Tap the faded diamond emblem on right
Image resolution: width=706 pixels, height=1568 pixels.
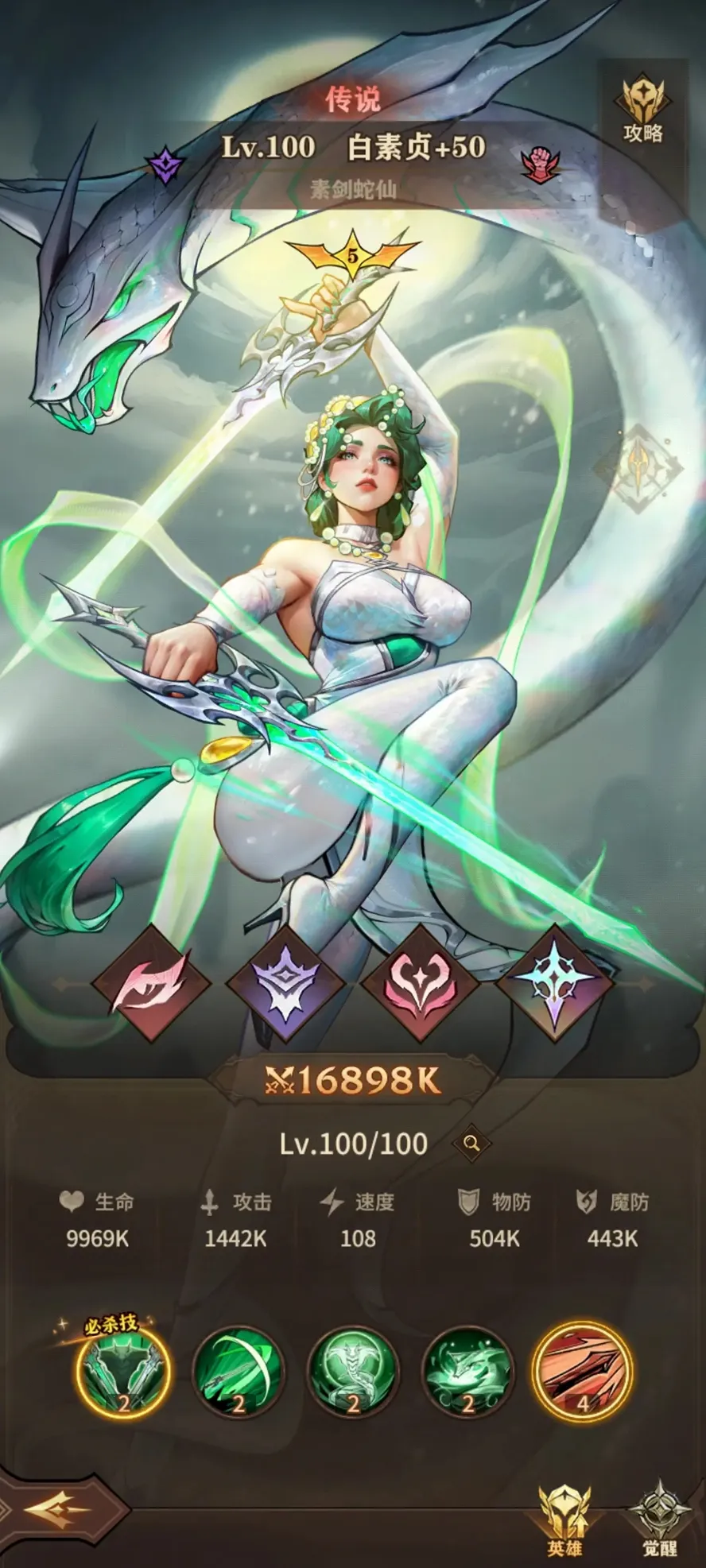(638, 467)
